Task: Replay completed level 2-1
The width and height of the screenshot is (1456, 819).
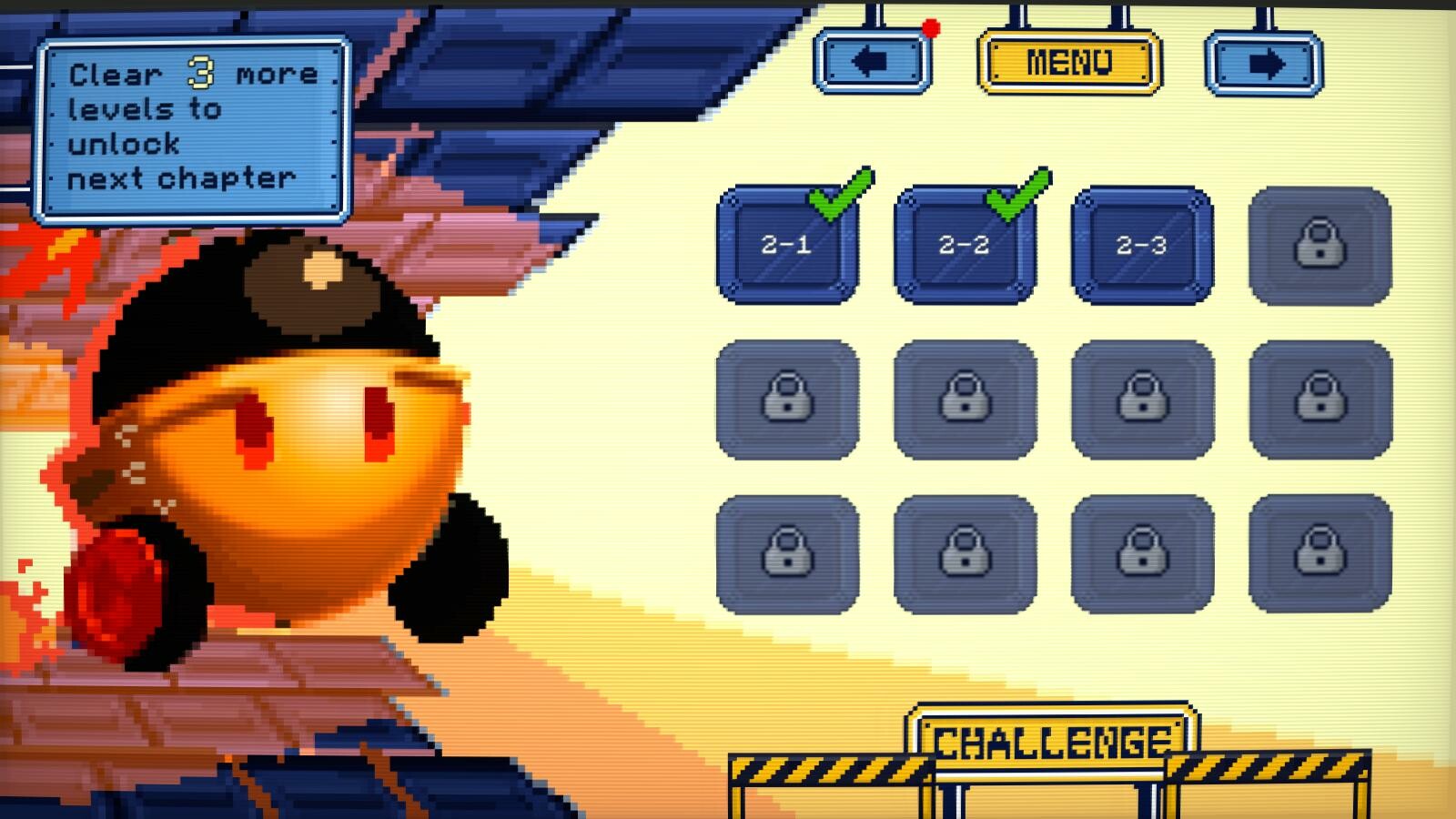Action: pyautogui.click(x=788, y=246)
